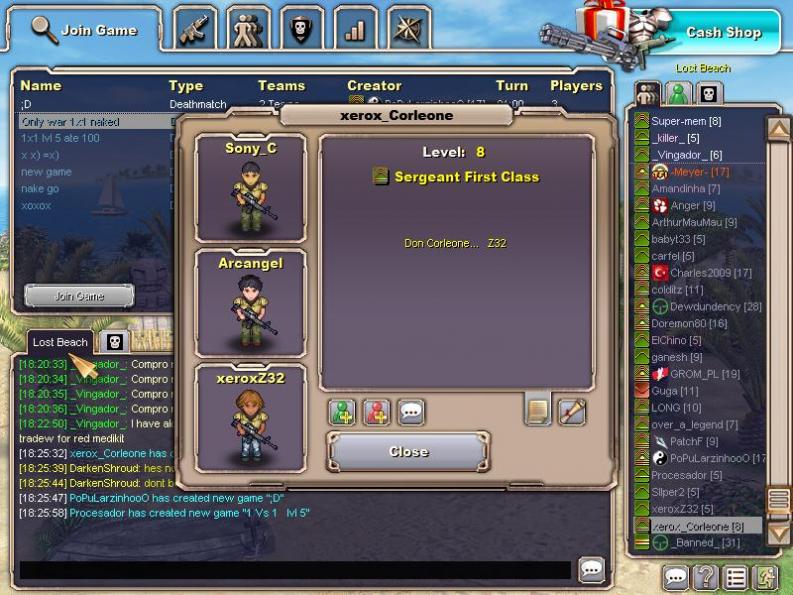793x595 pixels.
Task: Open the Cash Shop
Action: 723,32
